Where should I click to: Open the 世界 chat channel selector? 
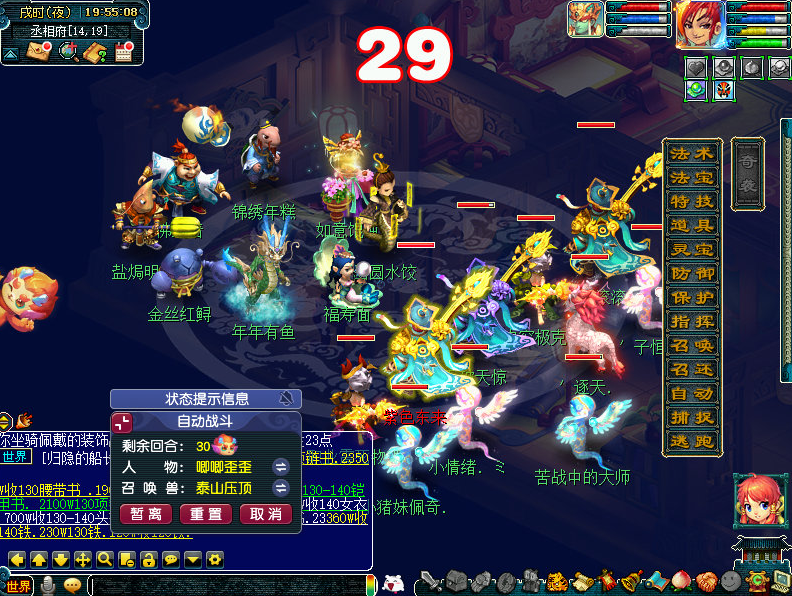pos(17,586)
